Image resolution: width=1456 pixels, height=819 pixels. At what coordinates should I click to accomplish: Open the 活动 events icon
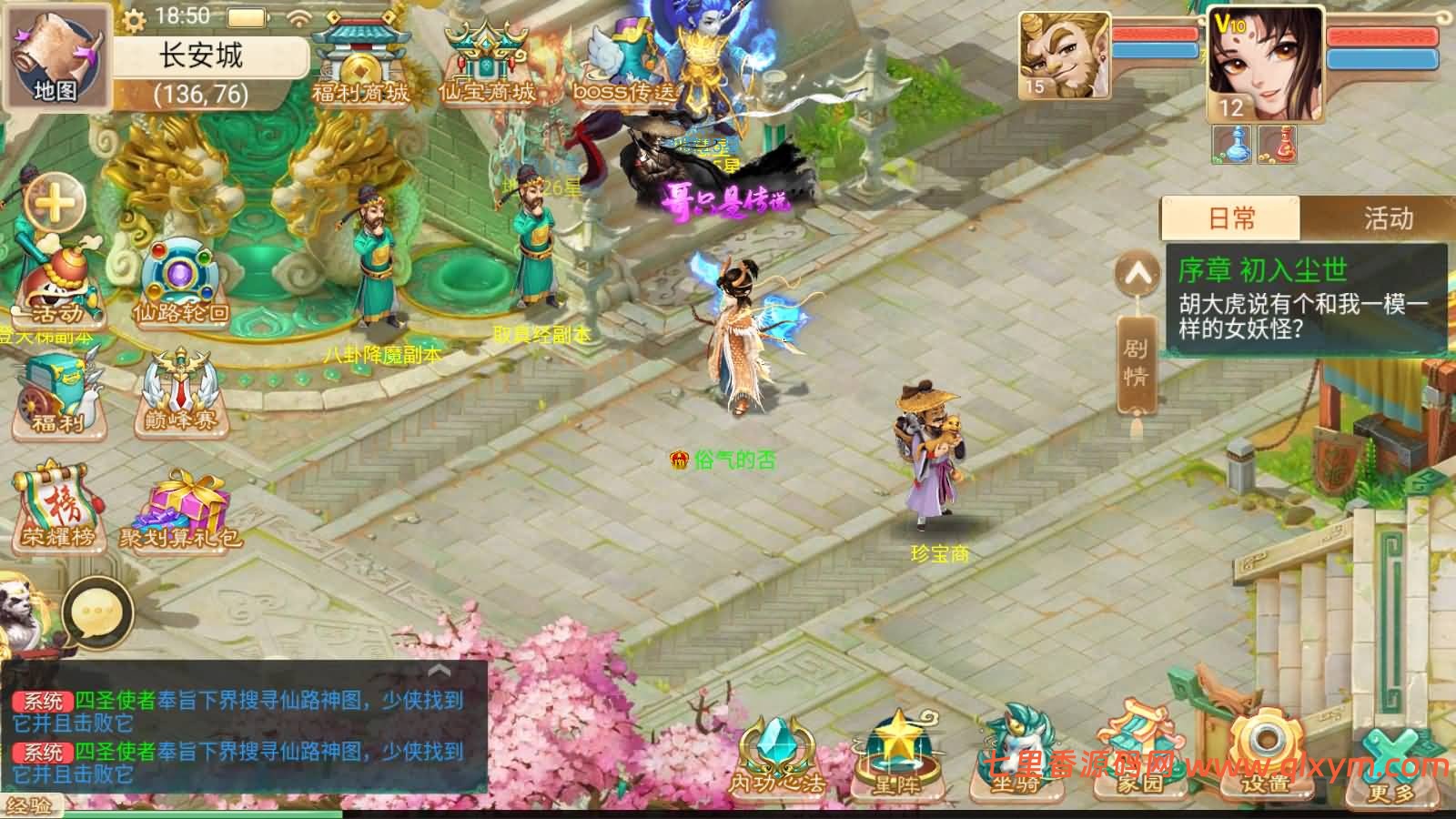coord(56,284)
